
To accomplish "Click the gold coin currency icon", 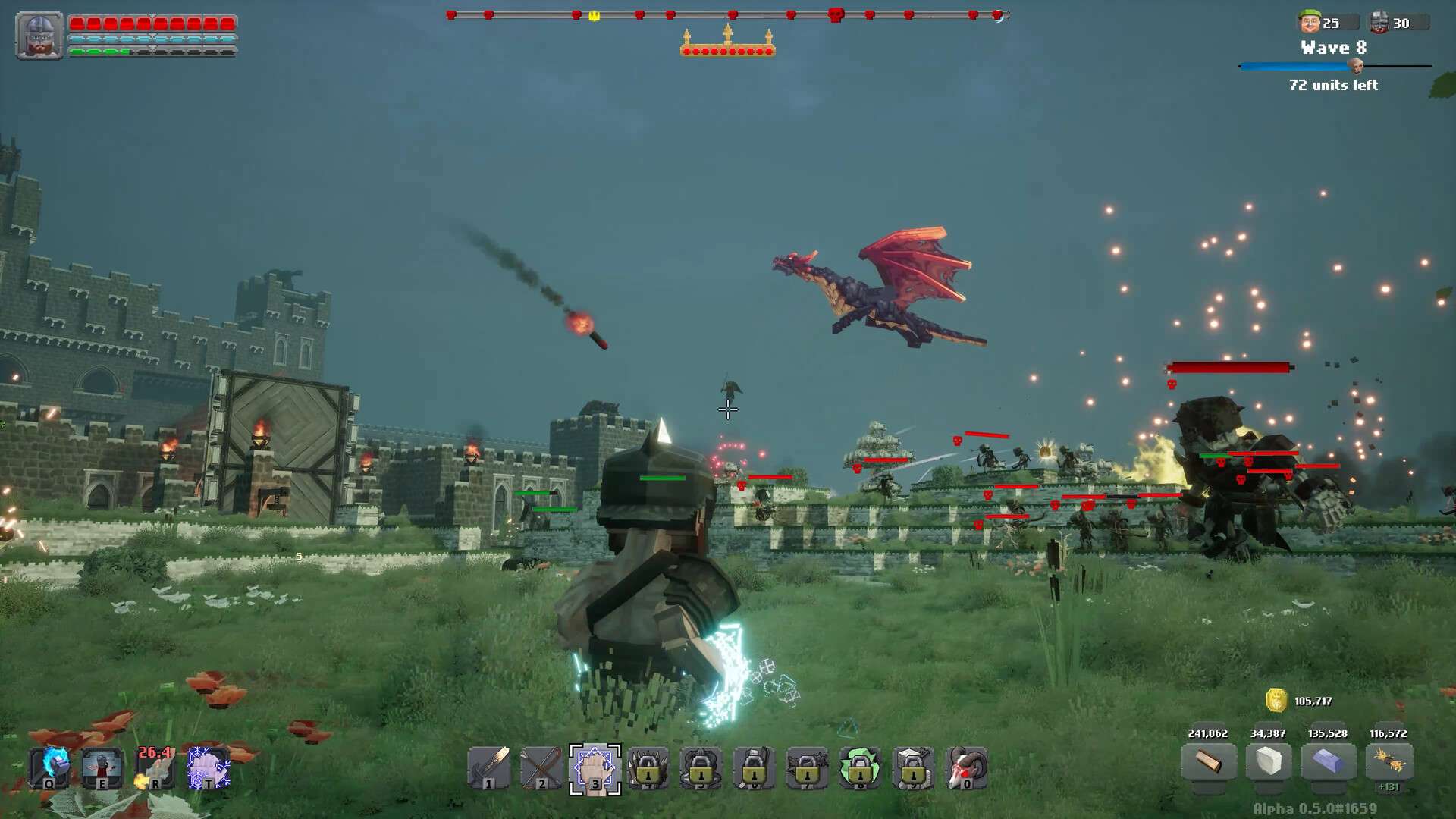I will 1276,700.
